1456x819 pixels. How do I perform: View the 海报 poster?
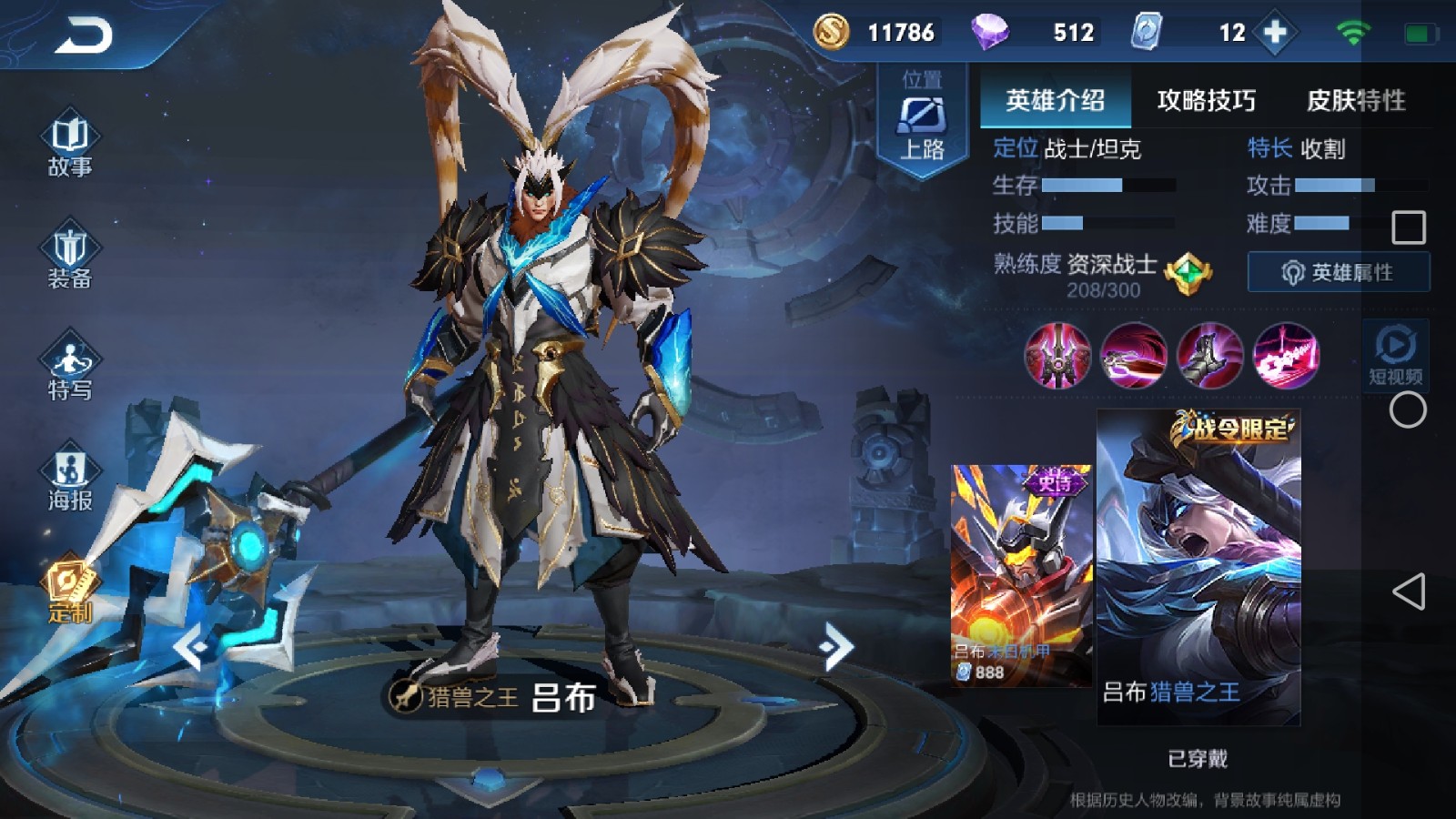pos(70,478)
